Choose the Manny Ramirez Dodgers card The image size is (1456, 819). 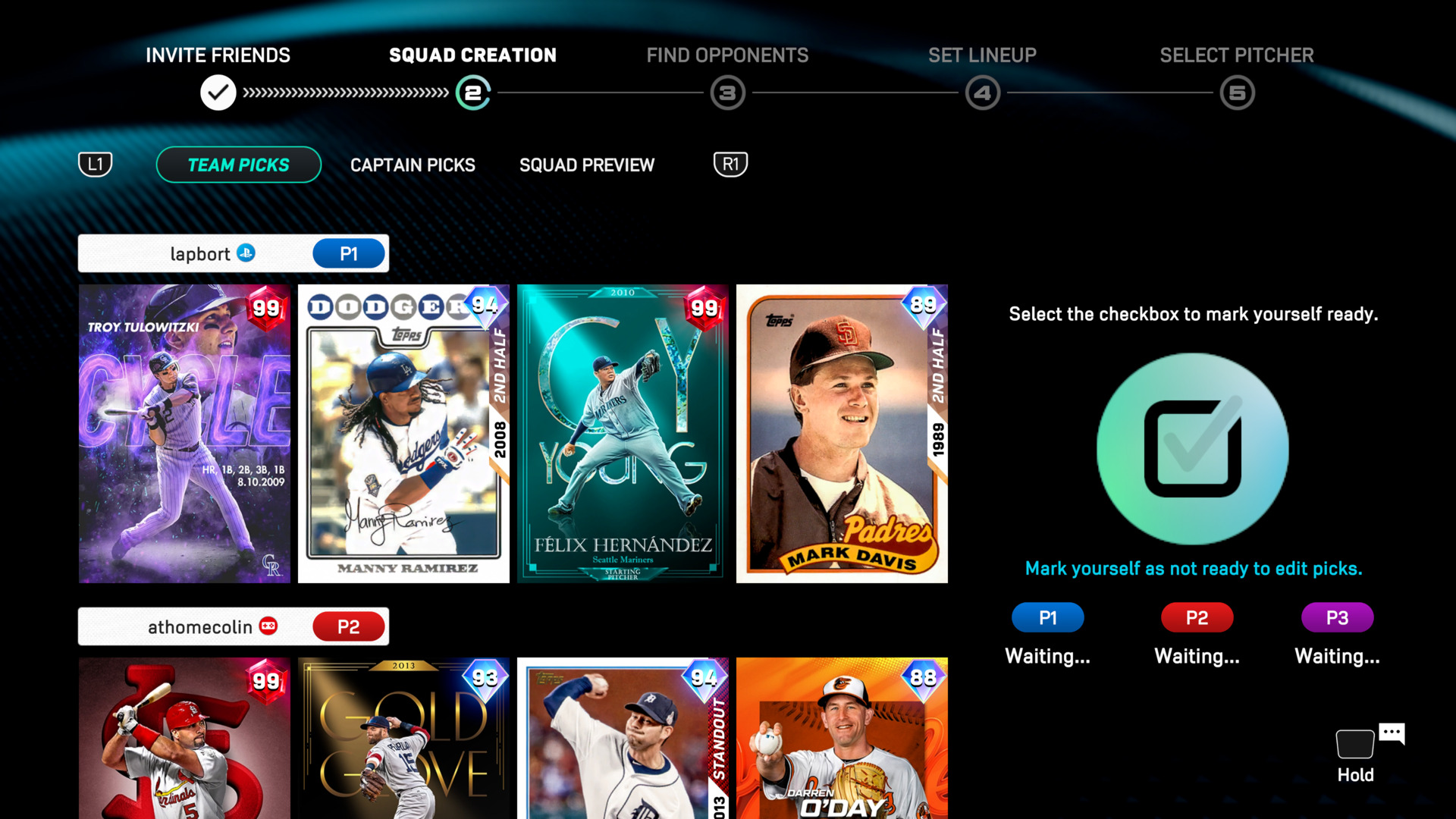click(403, 433)
